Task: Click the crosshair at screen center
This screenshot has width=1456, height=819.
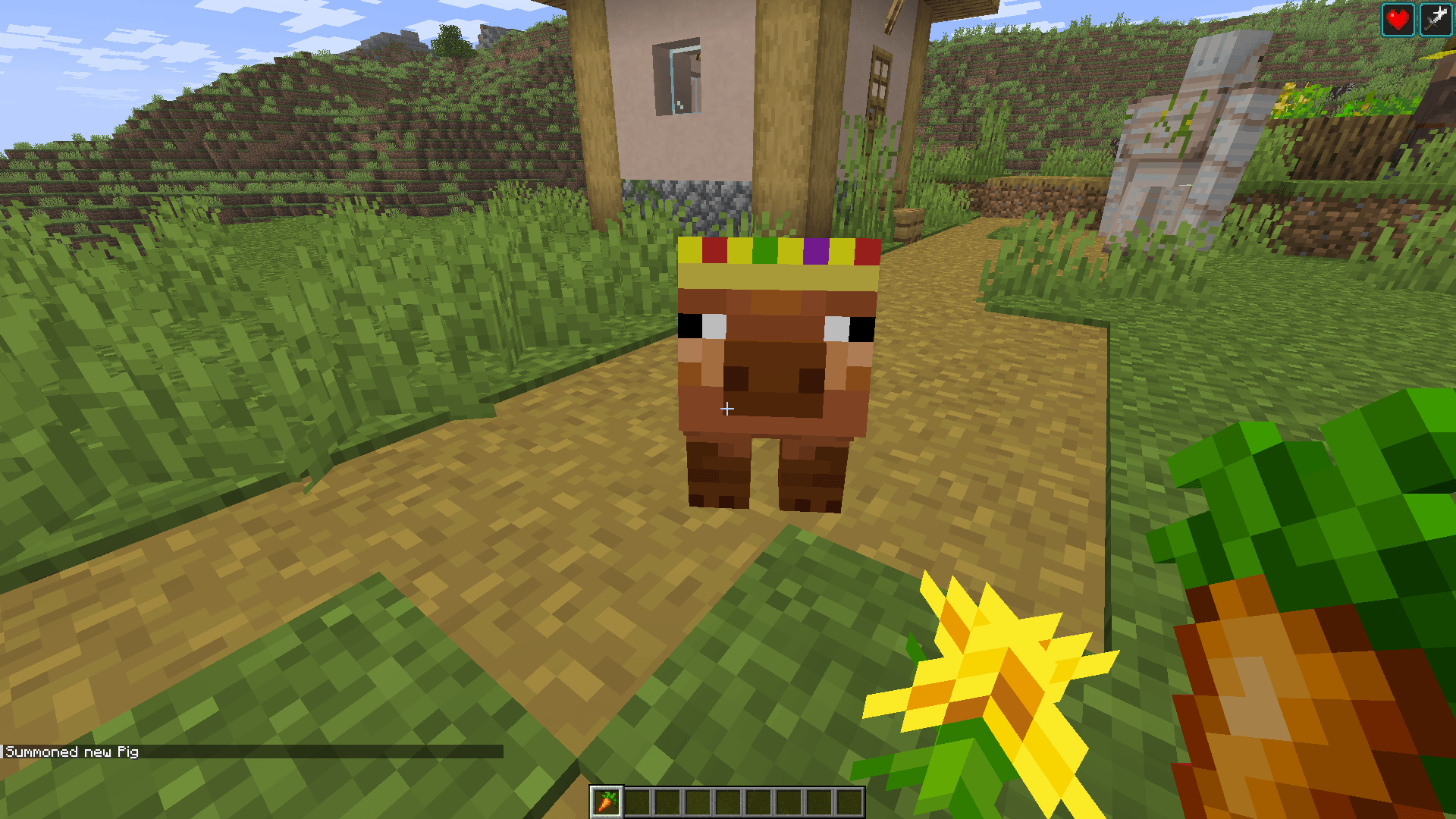Action: tap(726, 409)
